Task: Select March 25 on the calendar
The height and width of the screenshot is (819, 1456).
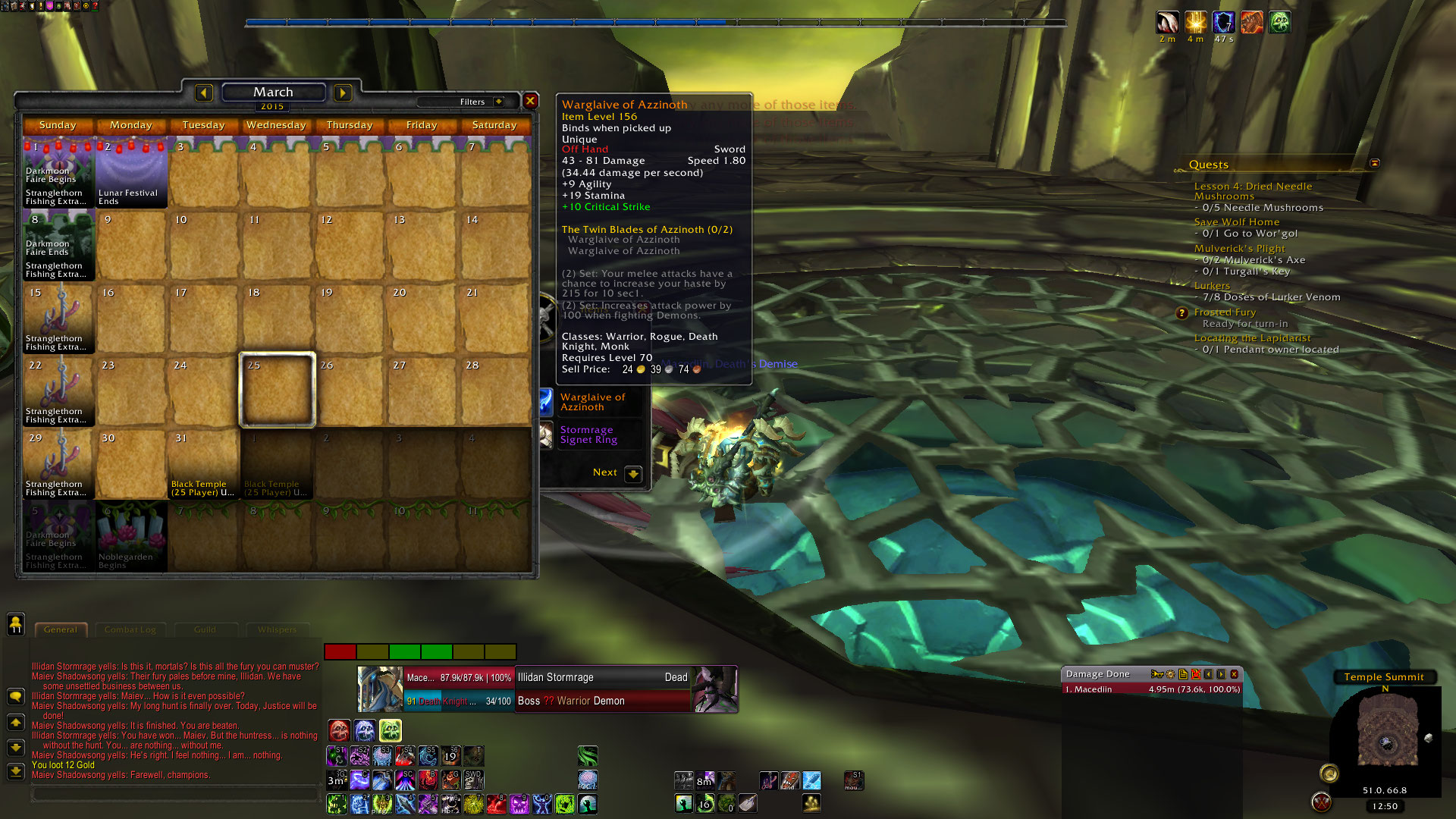Action: click(x=277, y=390)
